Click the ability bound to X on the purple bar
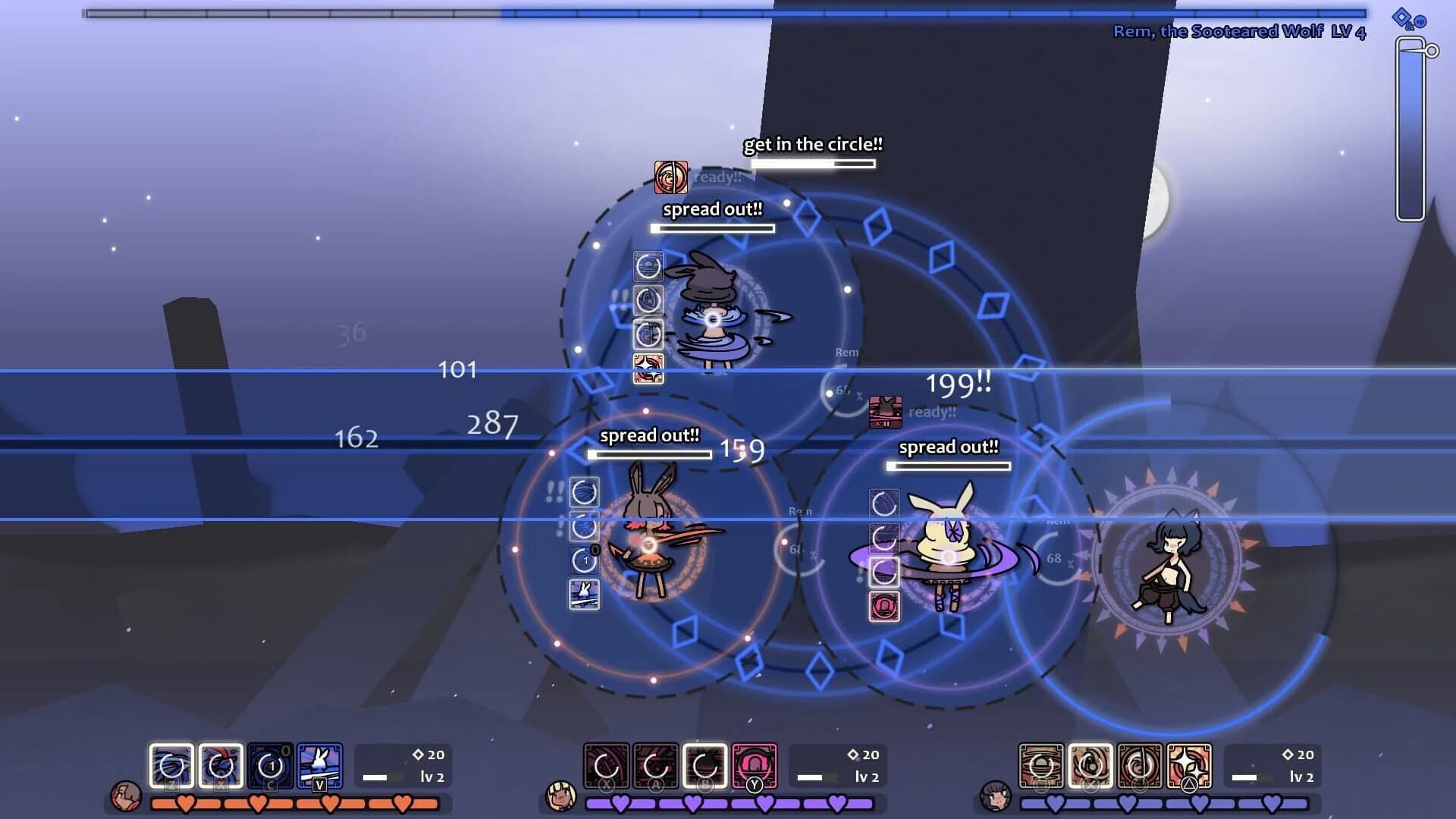The width and height of the screenshot is (1456, 819). pos(607,766)
